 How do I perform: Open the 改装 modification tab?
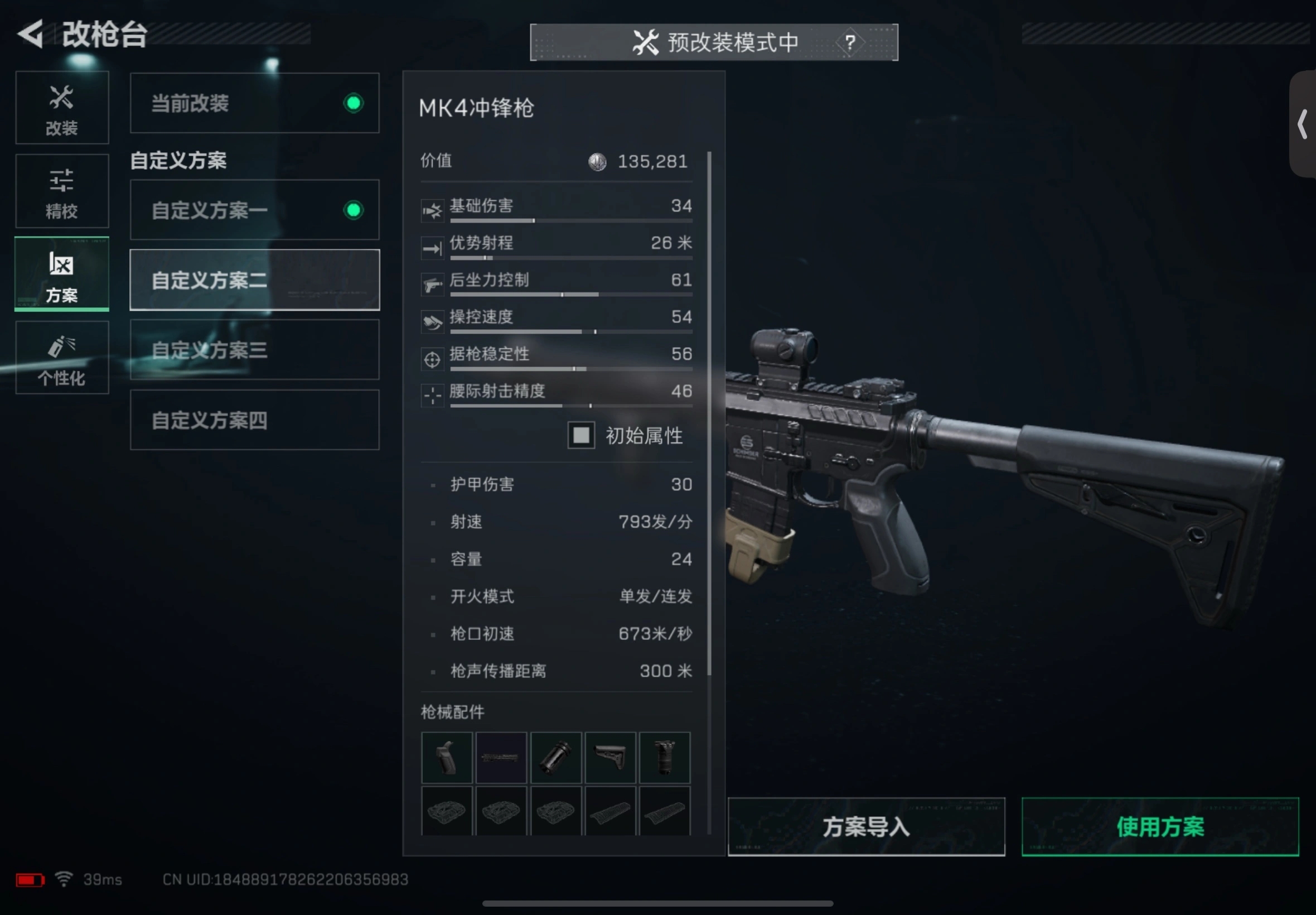click(x=62, y=108)
